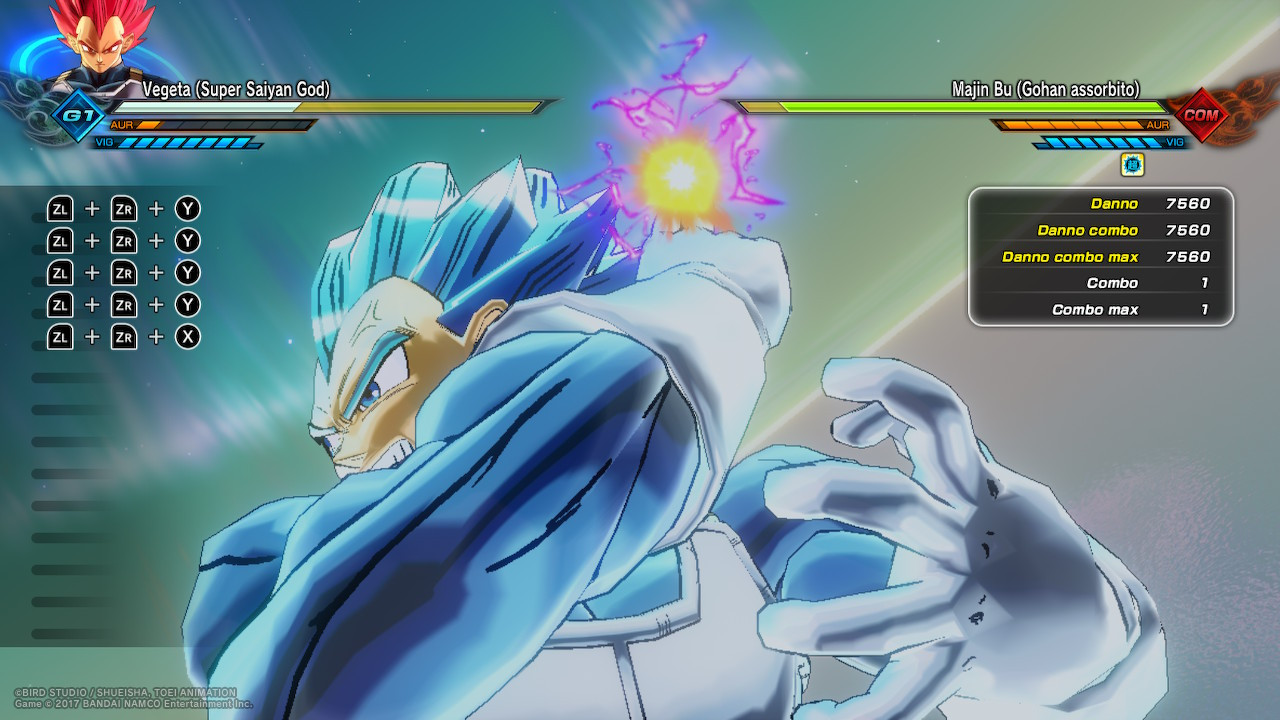Viewport: 1280px width, 720px height.
Task: Select the Super status effect icon below Majin Bu's gauges
Action: coord(1131,165)
